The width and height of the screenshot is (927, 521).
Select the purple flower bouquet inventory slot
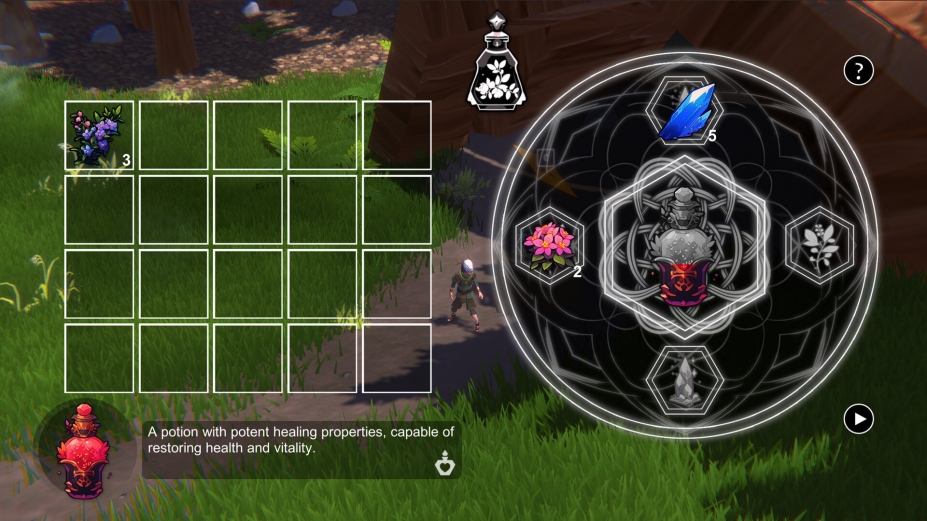point(99,135)
